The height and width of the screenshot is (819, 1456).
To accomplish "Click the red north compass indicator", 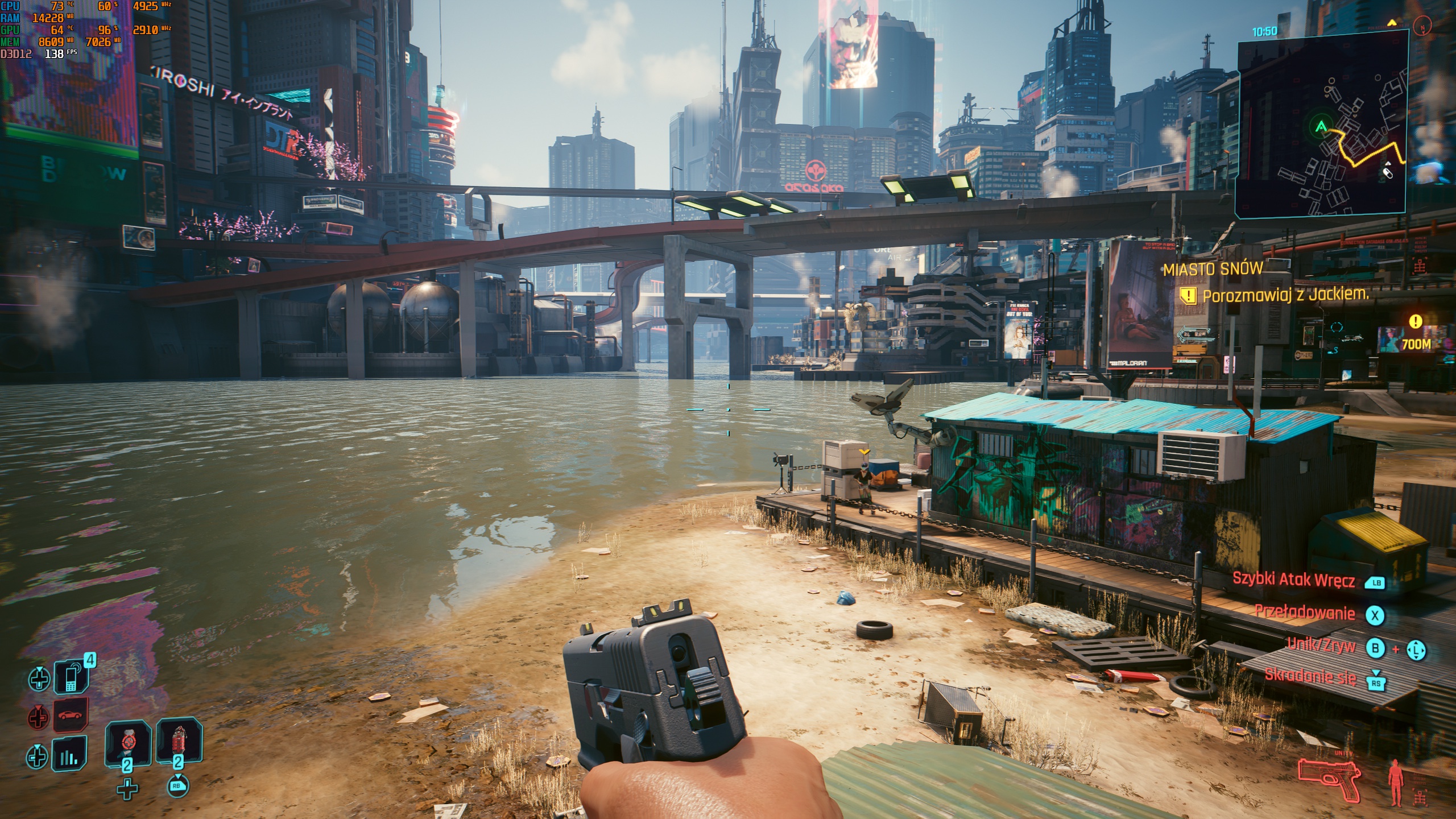I will pos(1422,26).
